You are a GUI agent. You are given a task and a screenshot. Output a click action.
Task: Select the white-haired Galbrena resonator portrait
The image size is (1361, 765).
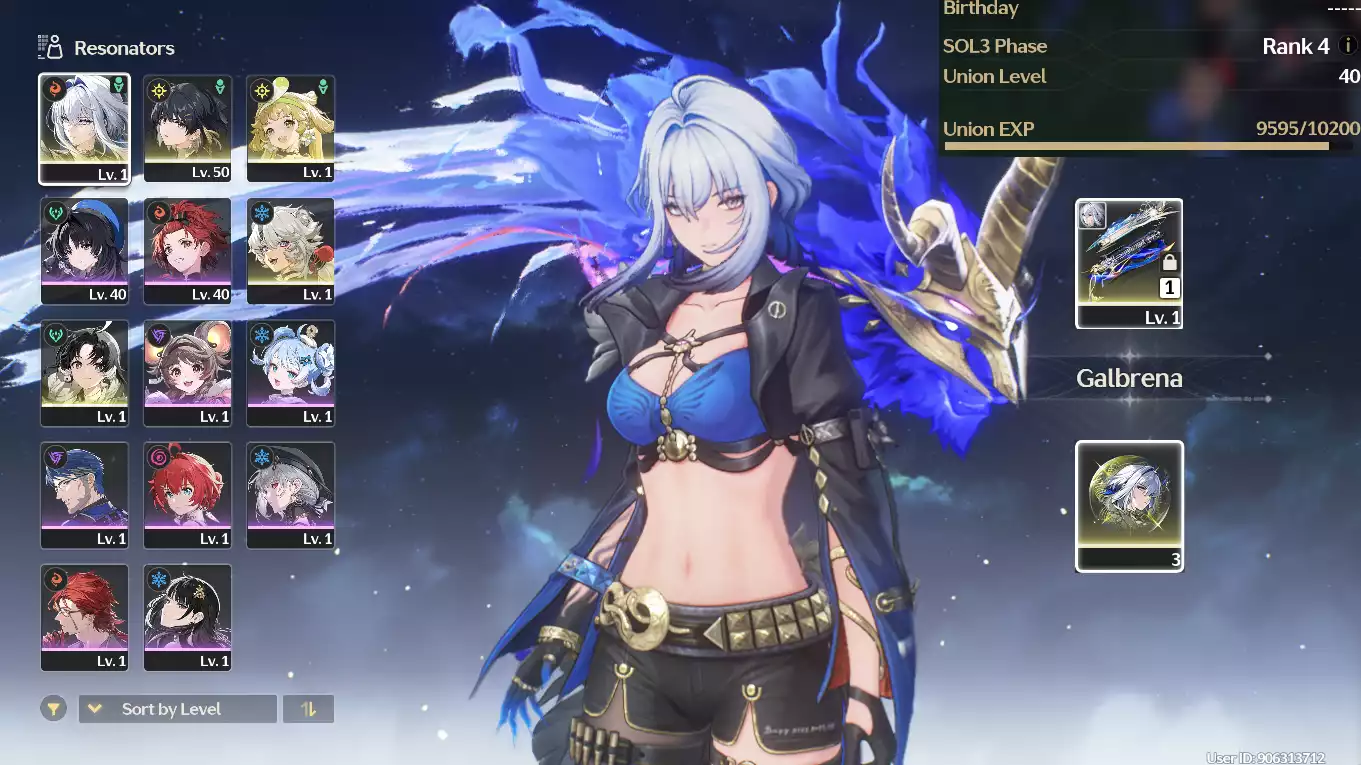(x=84, y=128)
